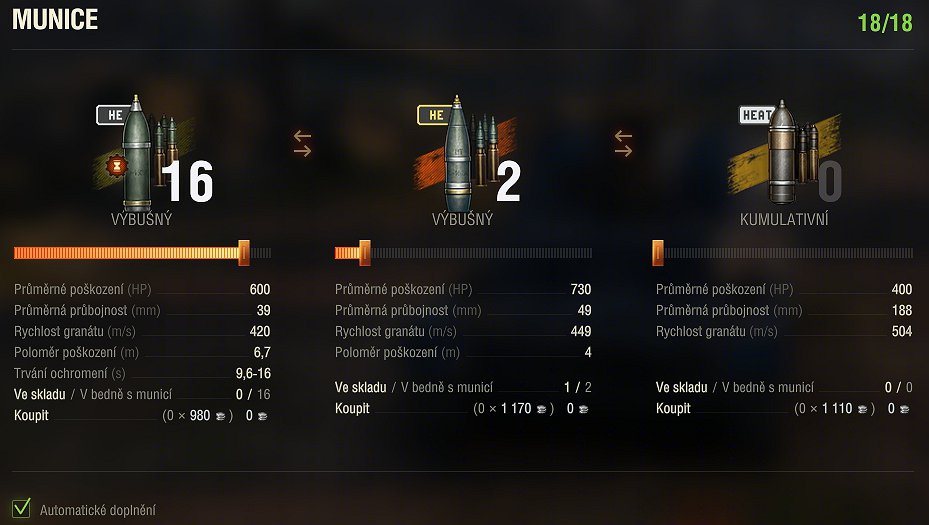Click the 600-damage HE shell quantity slider handle

(243, 254)
